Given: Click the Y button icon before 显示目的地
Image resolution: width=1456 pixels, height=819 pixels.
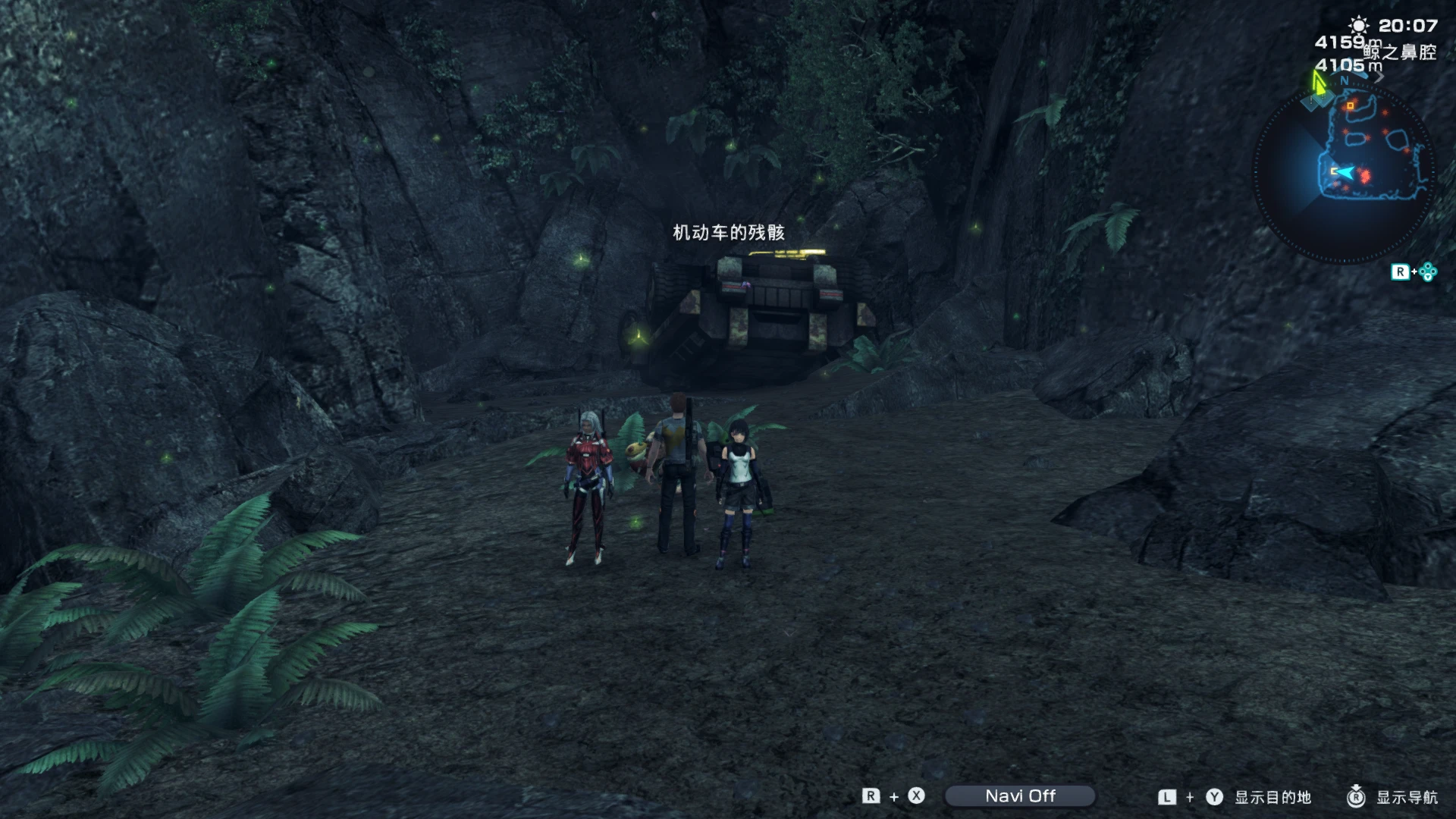Looking at the screenshot, I should [x=1213, y=796].
